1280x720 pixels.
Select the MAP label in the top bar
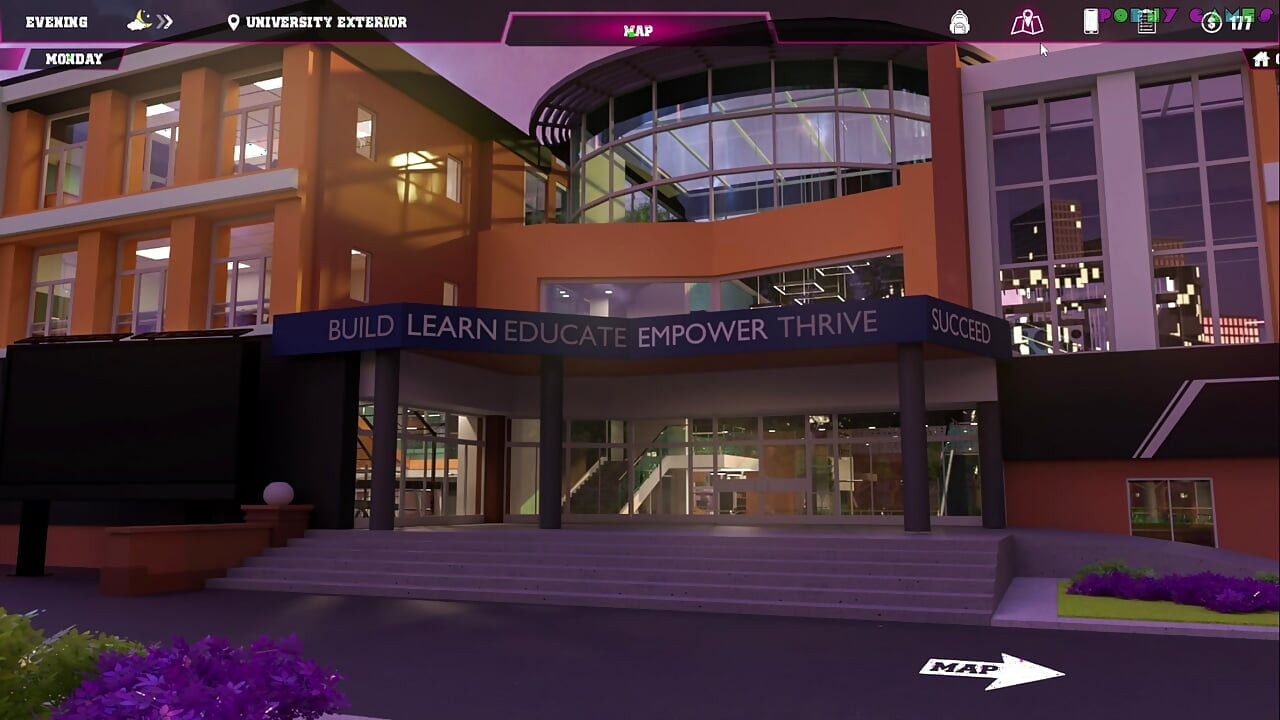pyautogui.click(x=638, y=30)
